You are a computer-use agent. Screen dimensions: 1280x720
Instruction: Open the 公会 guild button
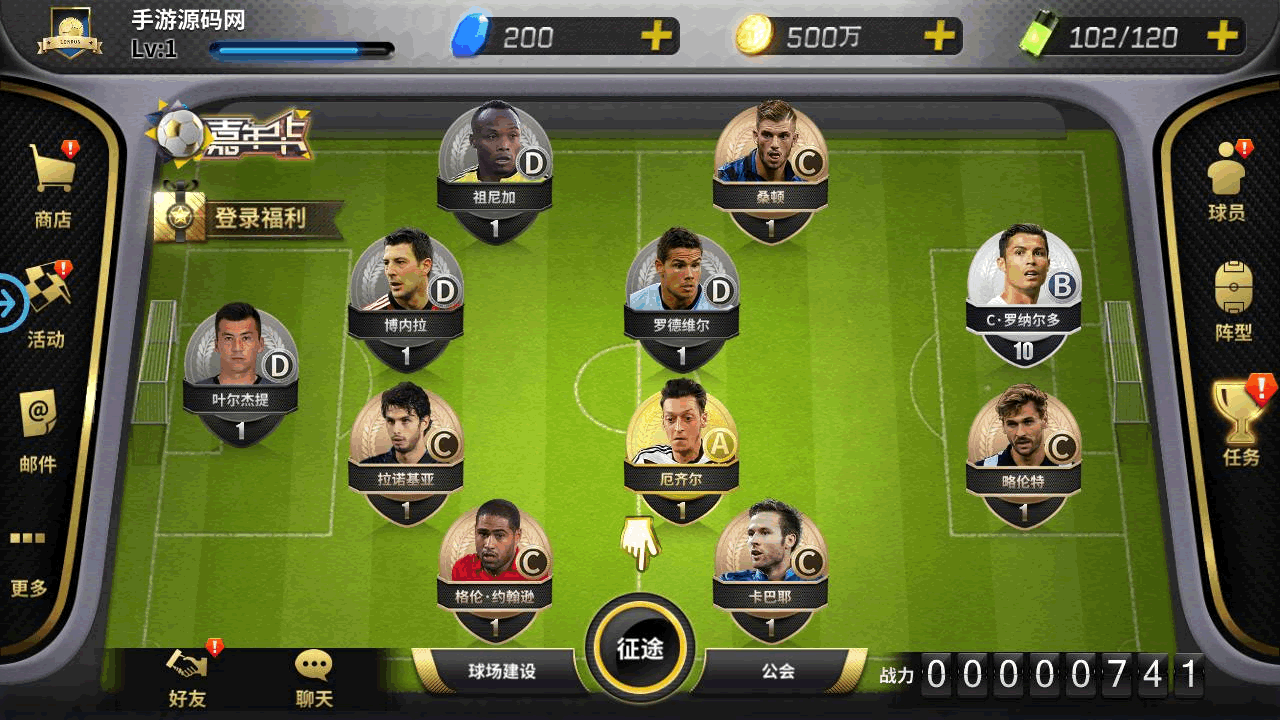(x=778, y=671)
